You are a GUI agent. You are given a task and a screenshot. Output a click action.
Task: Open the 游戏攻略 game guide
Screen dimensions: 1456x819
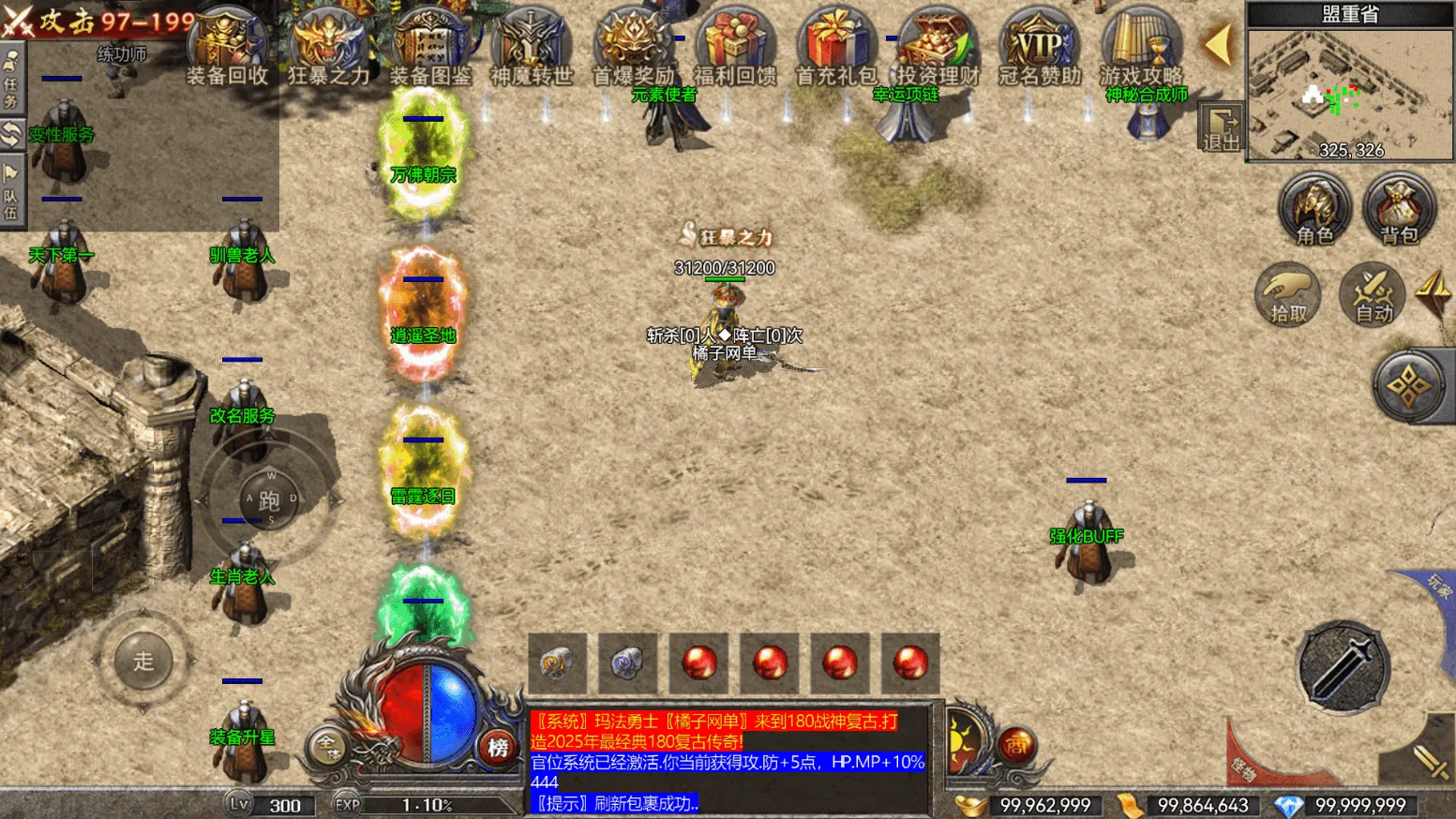1141,45
